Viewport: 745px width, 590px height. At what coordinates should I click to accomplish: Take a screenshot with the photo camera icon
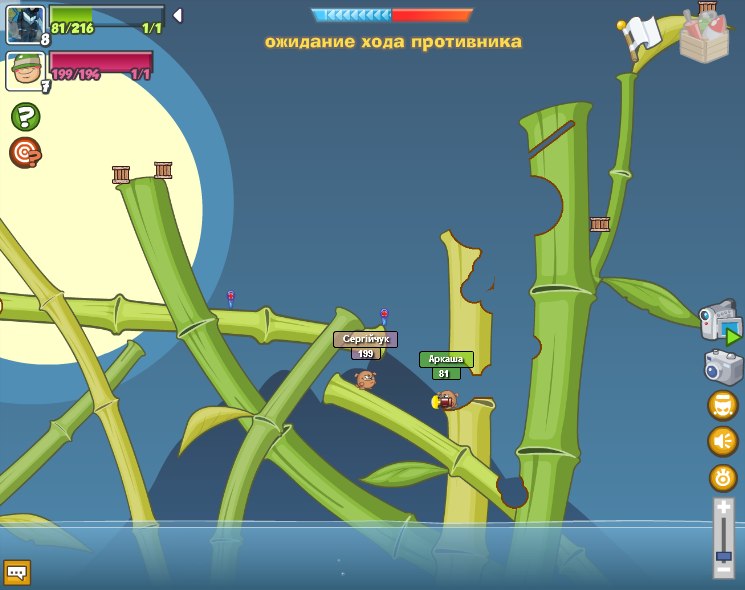723,367
